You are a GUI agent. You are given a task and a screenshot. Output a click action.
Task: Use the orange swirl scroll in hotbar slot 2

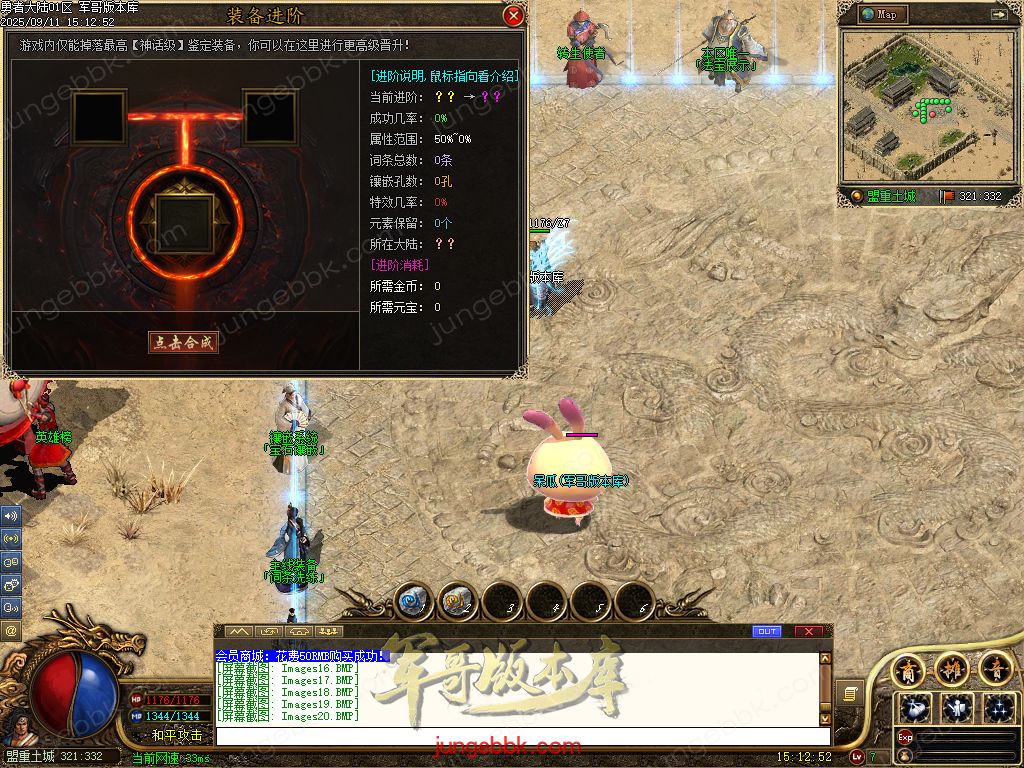[x=458, y=601]
